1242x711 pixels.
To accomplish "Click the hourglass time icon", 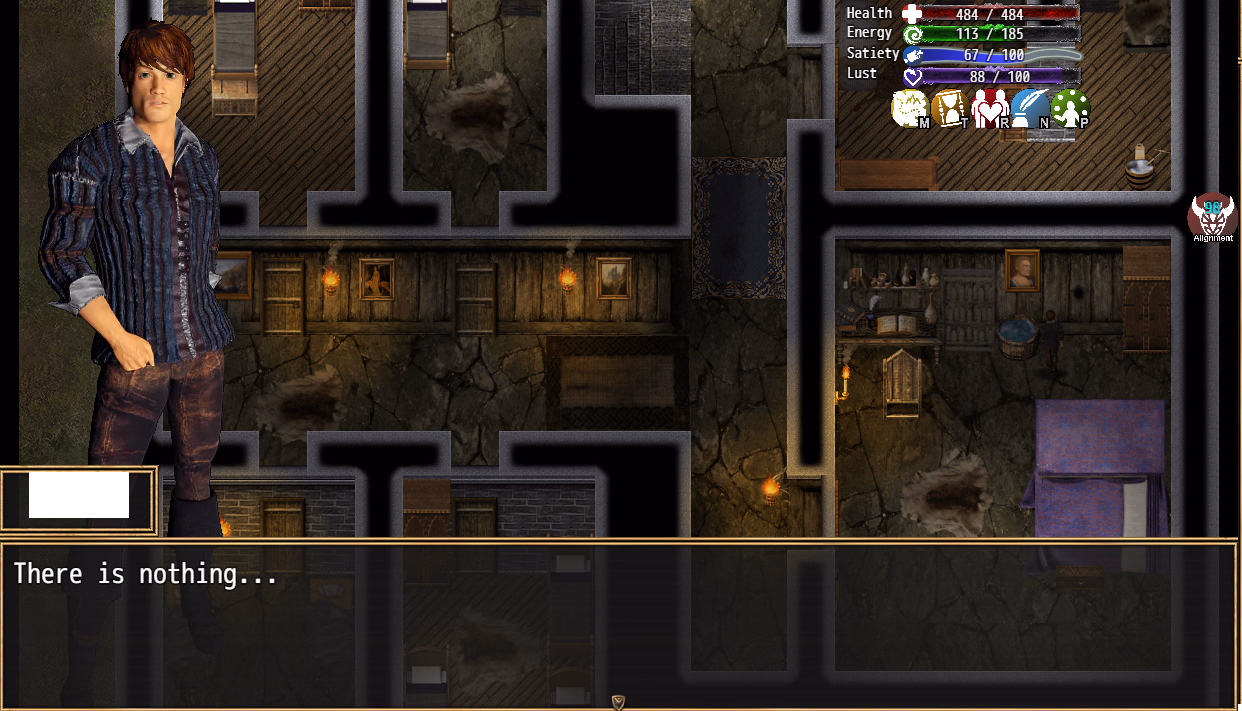I will click(950, 109).
